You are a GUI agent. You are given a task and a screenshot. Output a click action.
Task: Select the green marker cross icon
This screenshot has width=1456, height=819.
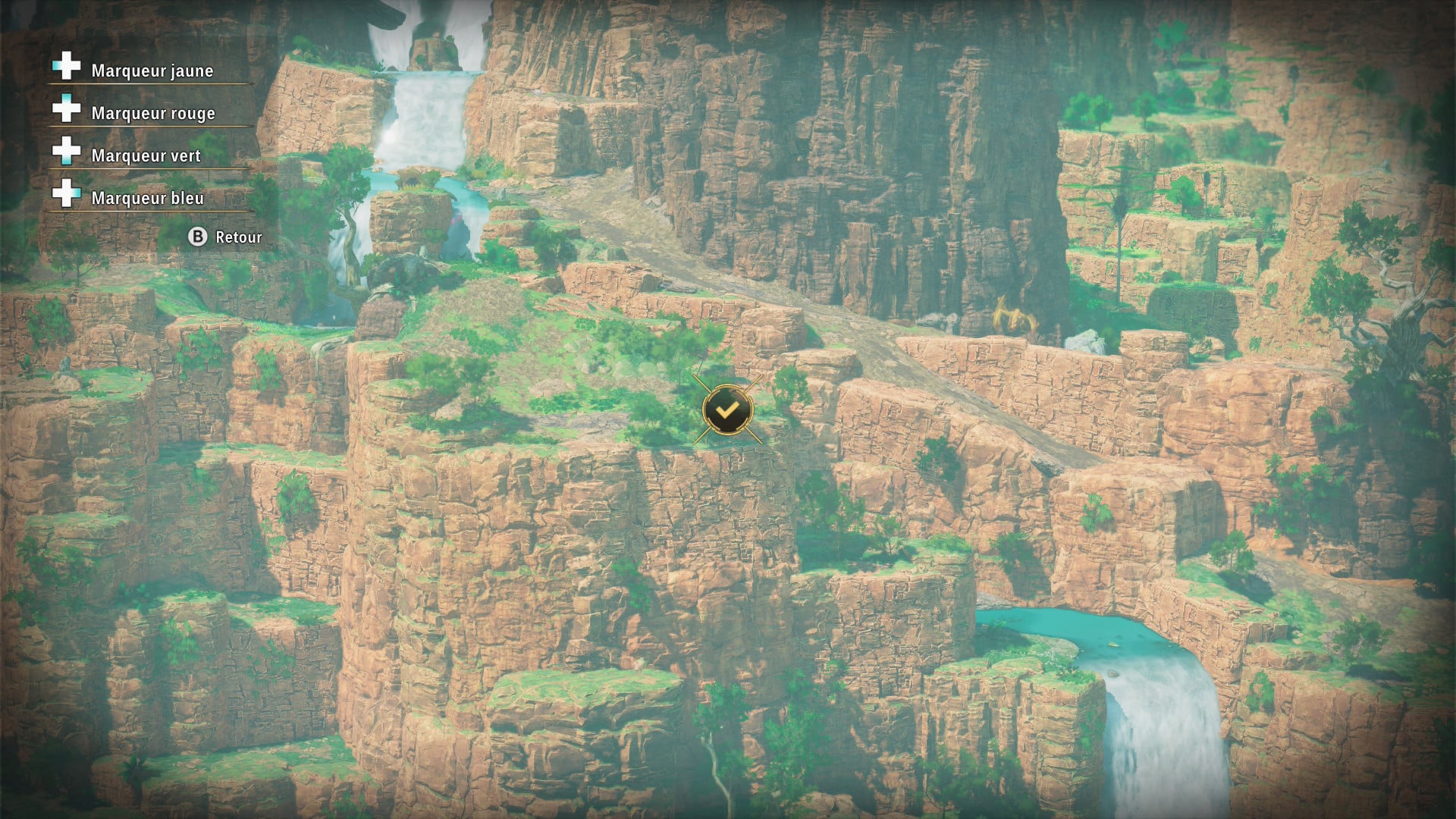point(65,152)
